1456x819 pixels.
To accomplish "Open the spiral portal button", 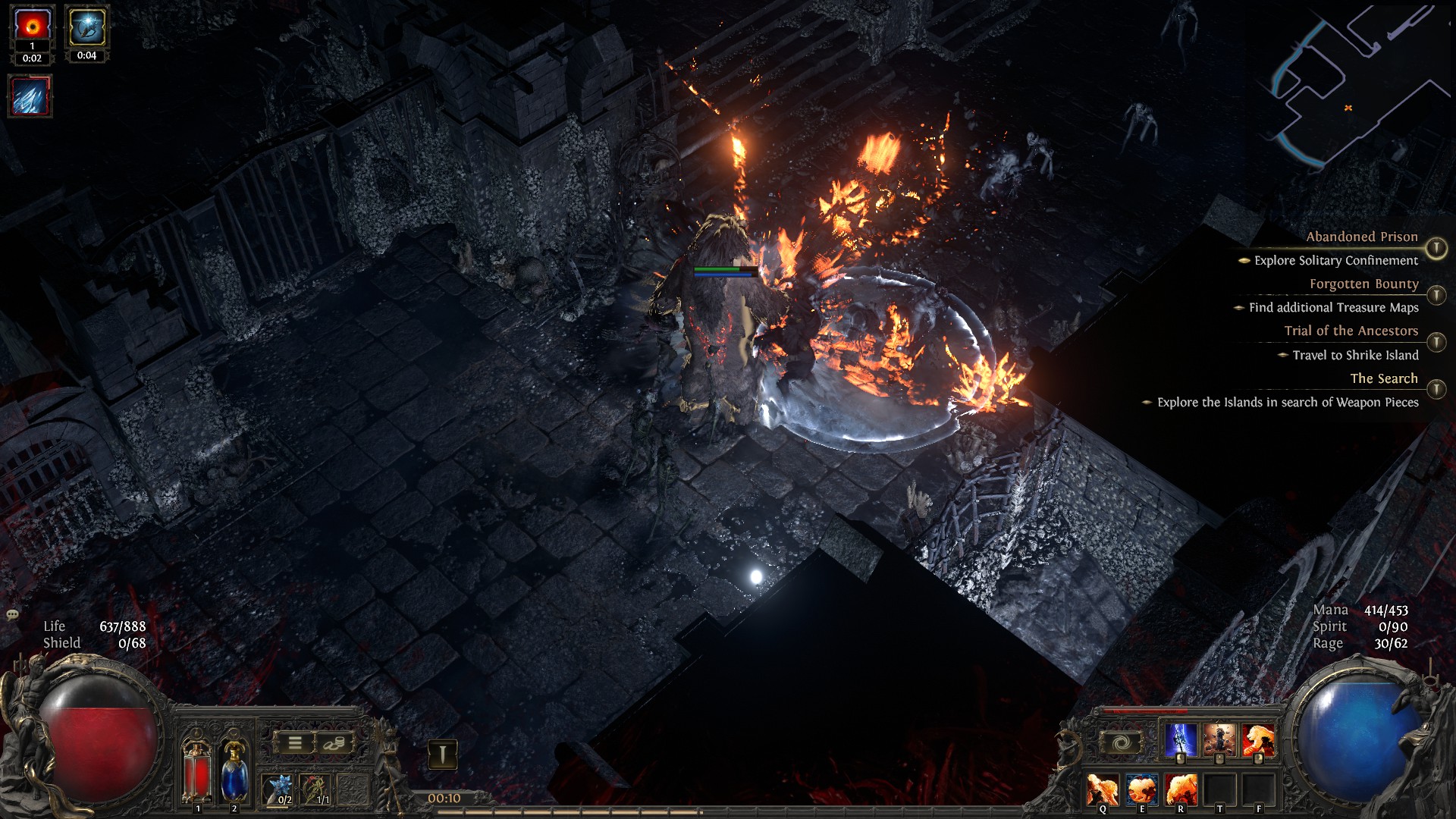I will click(1121, 743).
